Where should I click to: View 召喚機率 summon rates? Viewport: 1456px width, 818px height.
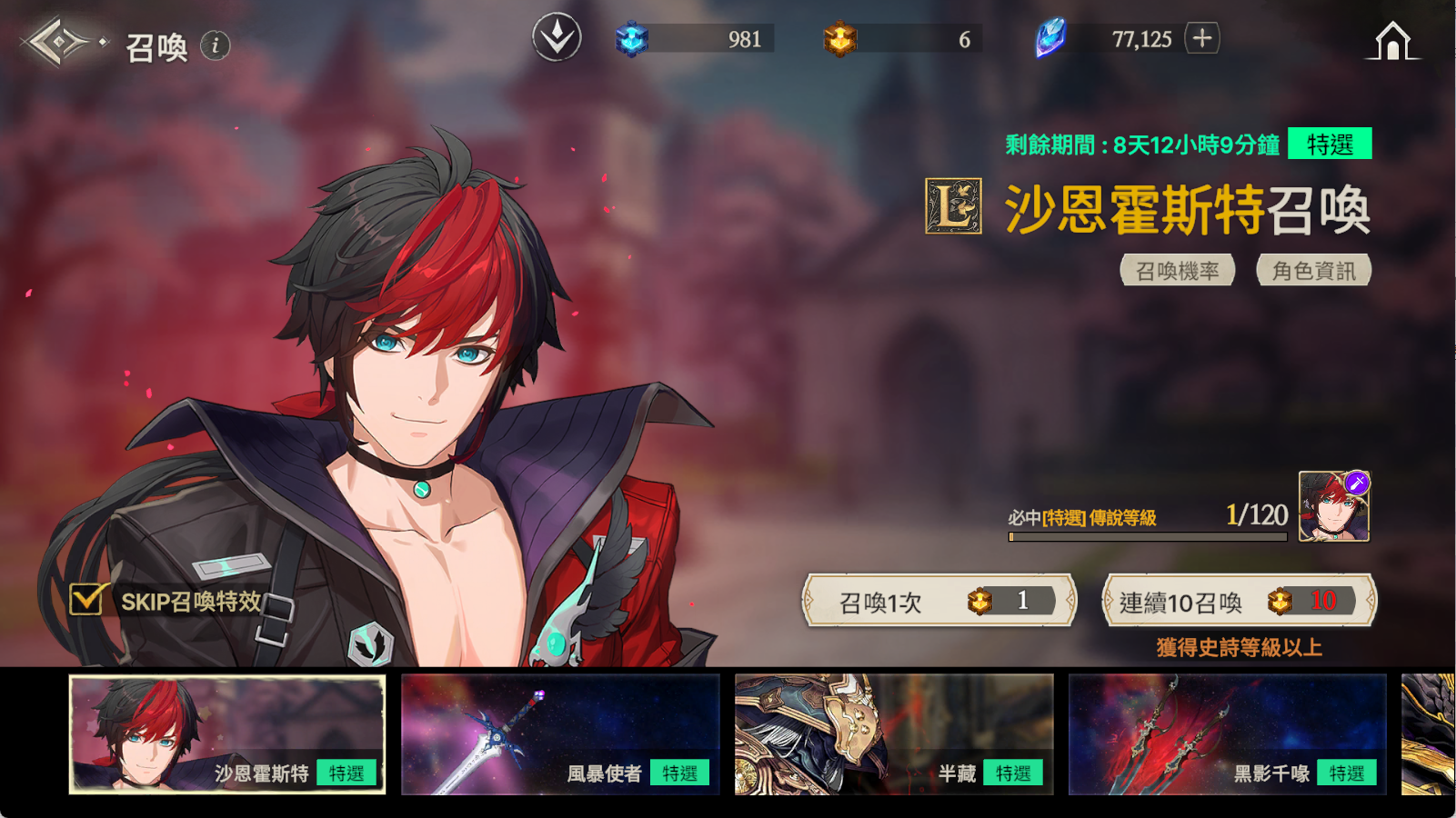[x=1177, y=271]
